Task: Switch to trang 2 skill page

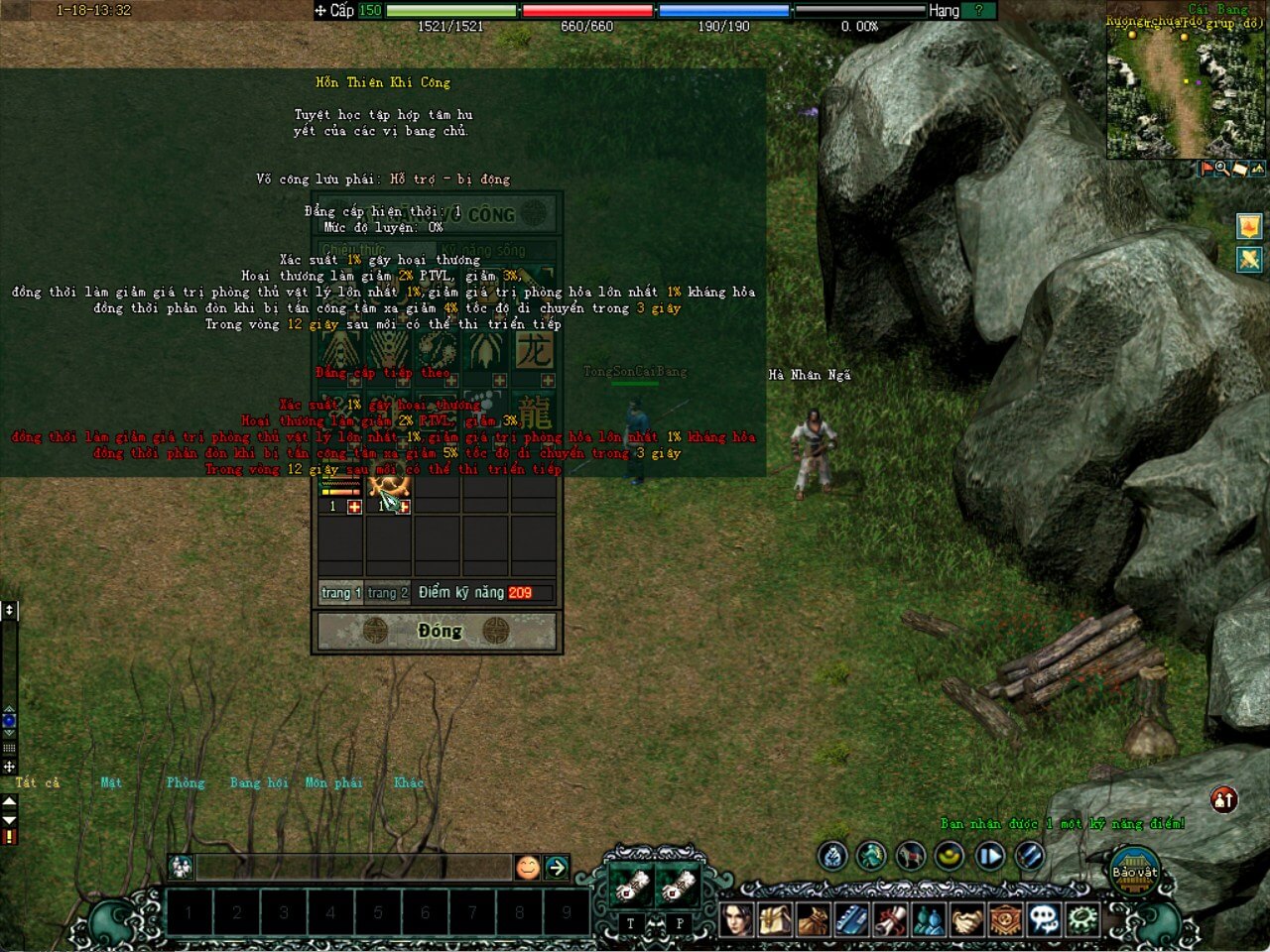Action: (x=387, y=593)
